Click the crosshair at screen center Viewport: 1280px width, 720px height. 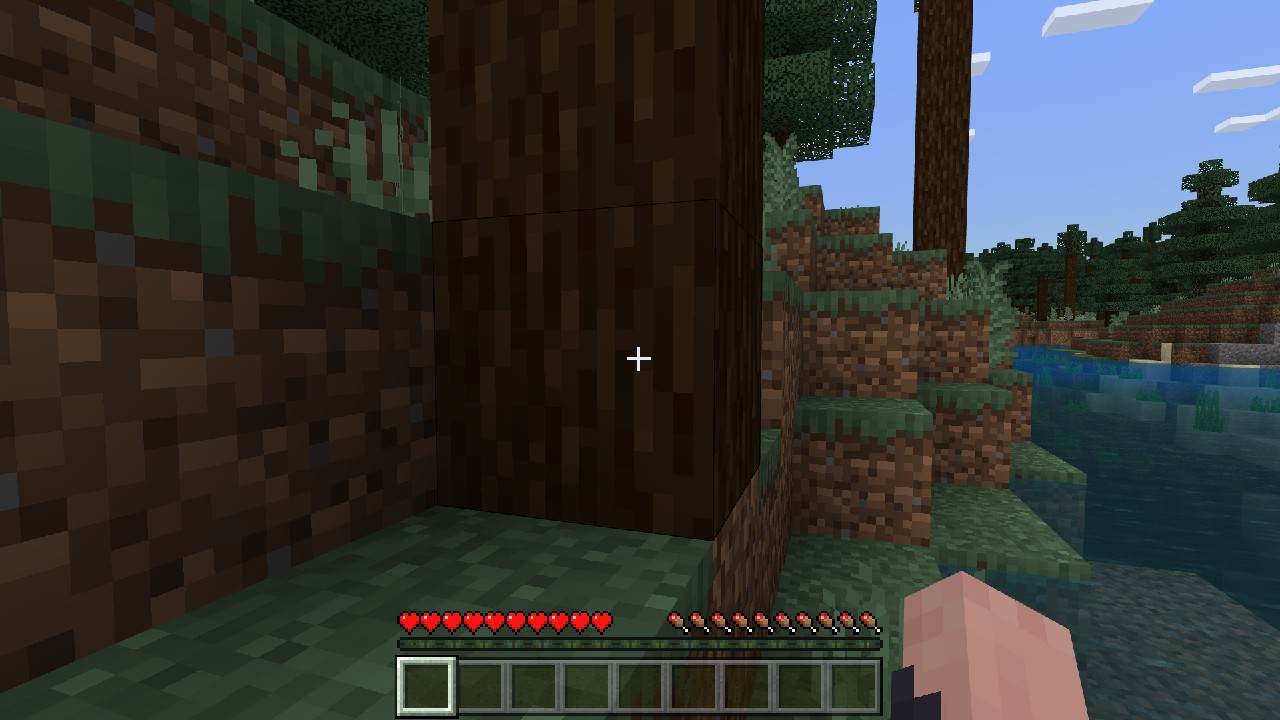tap(638, 358)
